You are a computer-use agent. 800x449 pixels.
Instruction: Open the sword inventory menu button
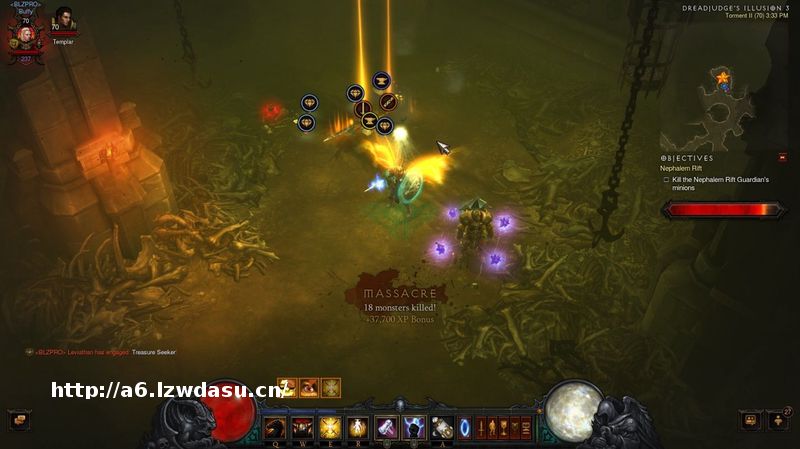click(x=482, y=428)
